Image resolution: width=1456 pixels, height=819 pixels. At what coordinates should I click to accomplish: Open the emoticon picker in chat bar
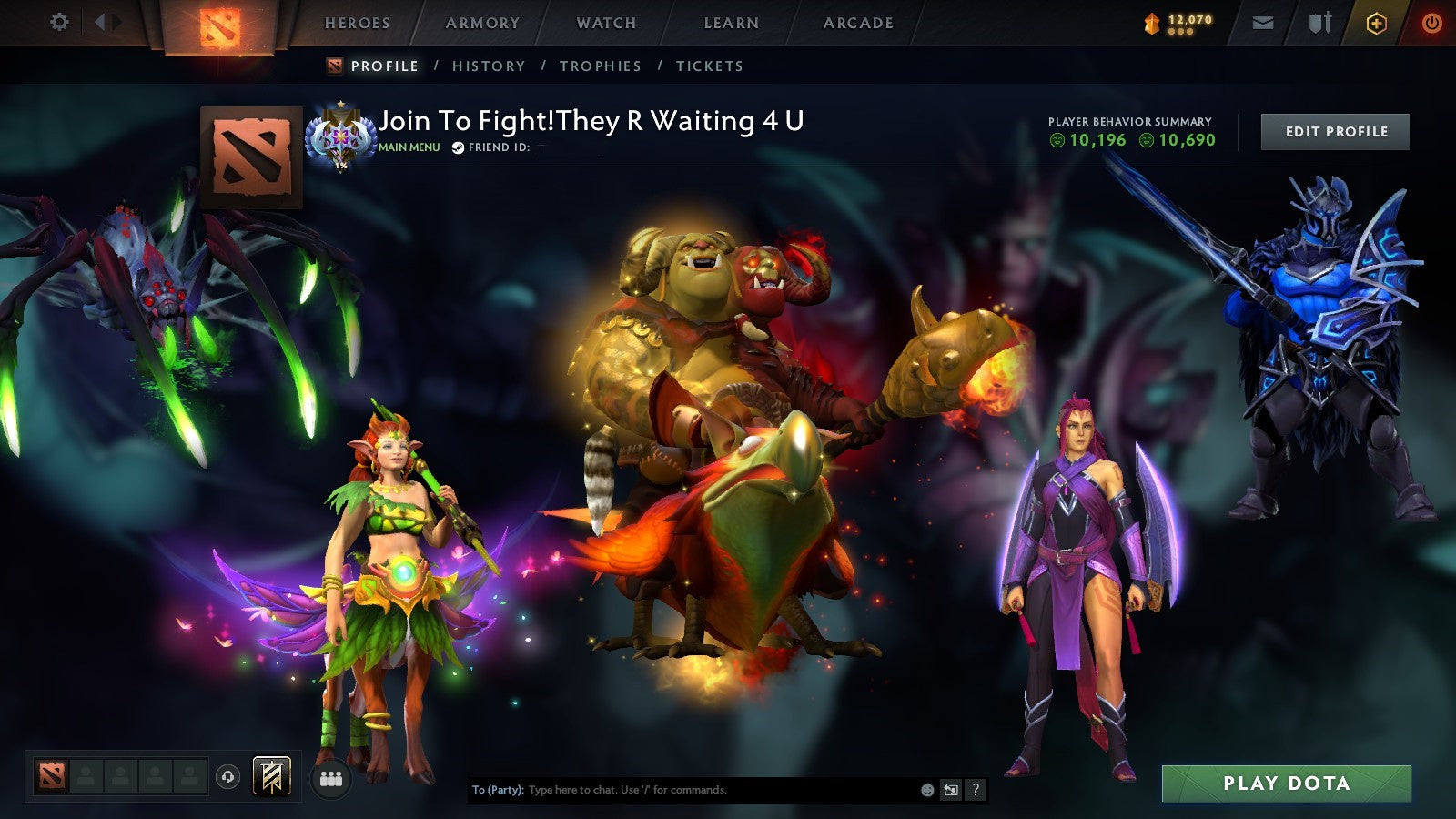pyautogui.click(x=927, y=789)
